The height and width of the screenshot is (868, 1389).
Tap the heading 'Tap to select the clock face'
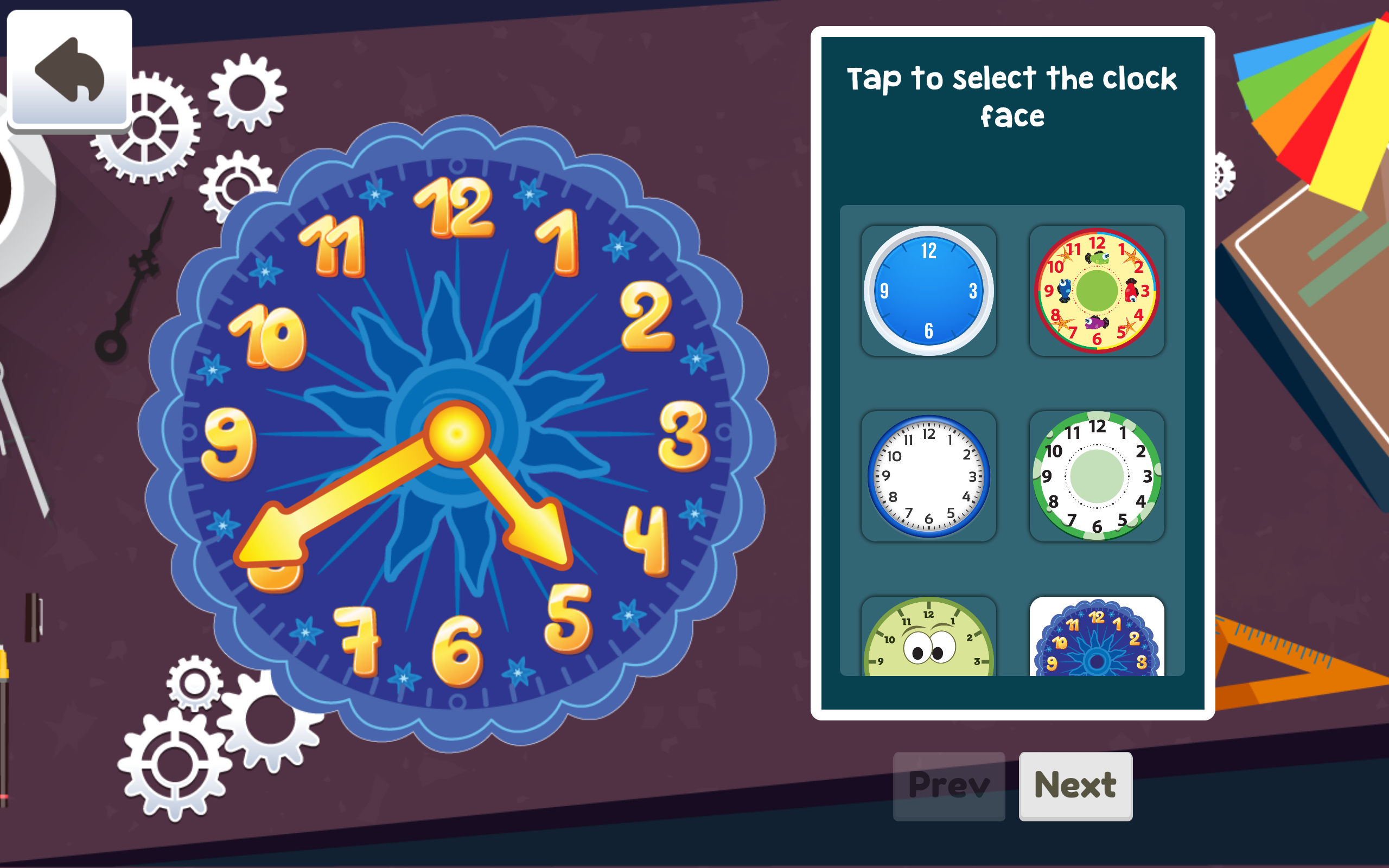1012,95
